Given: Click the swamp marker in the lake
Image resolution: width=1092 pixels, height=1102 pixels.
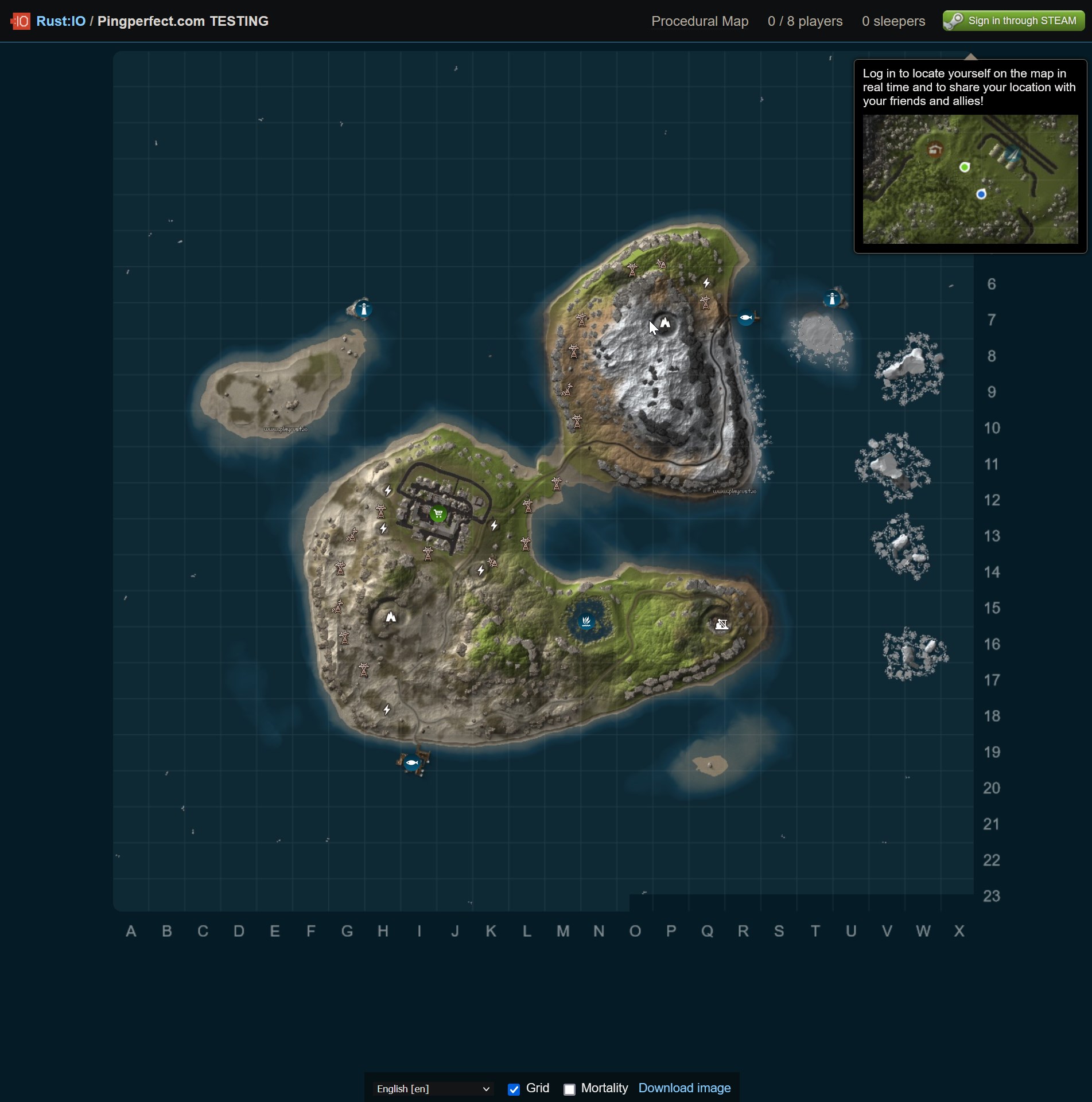Looking at the screenshot, I should point(586,621).
